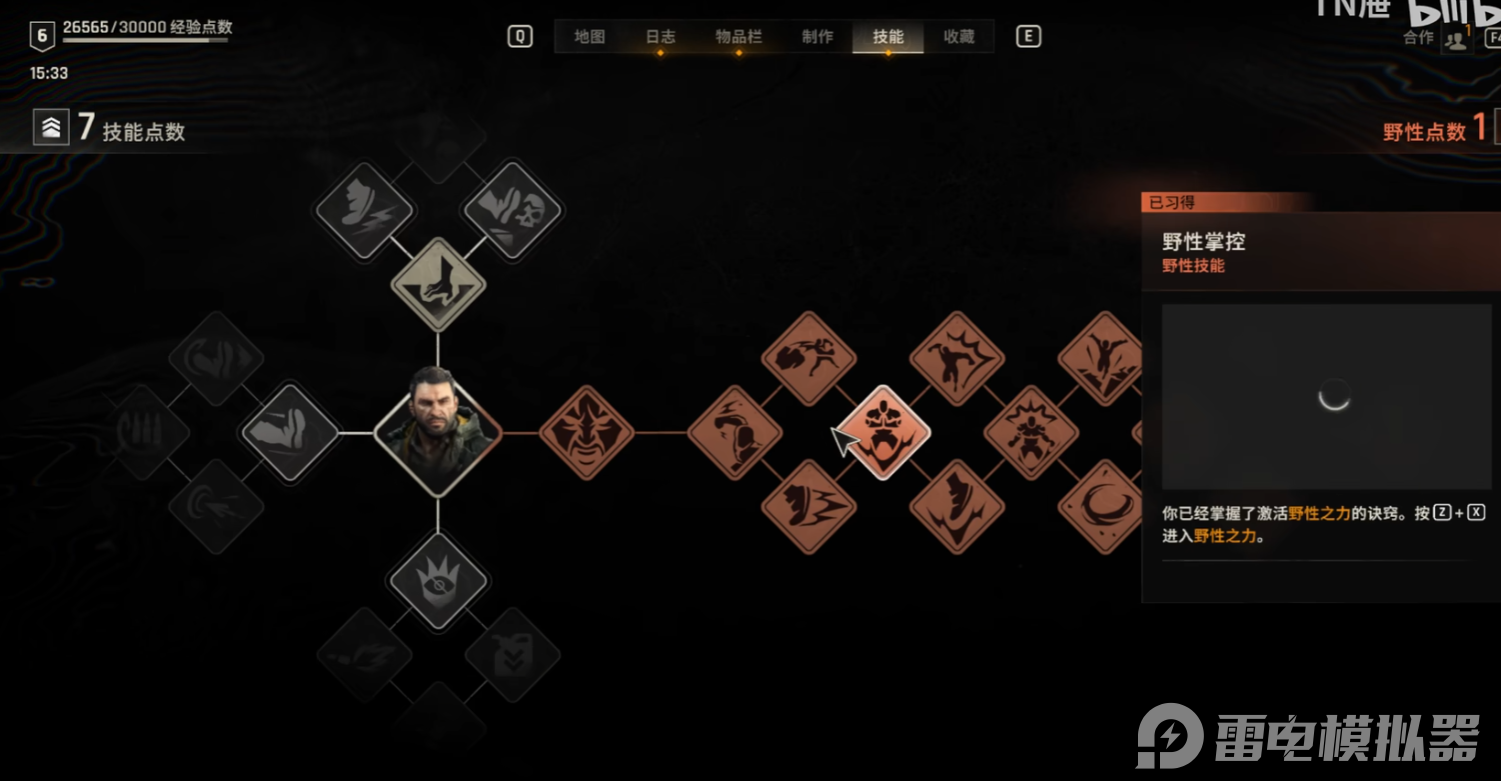Select the character portrait node
The width and height of the screenshot is (1501, 781).
(437, 433)
